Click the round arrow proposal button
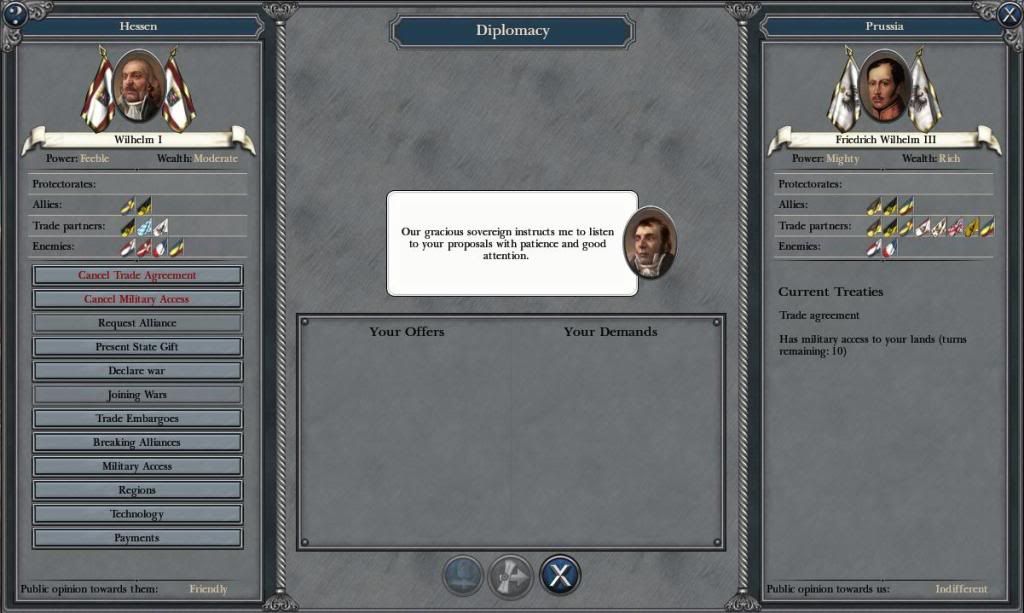The width and height of the screenshot is (1024, 613). pos(512,576)
